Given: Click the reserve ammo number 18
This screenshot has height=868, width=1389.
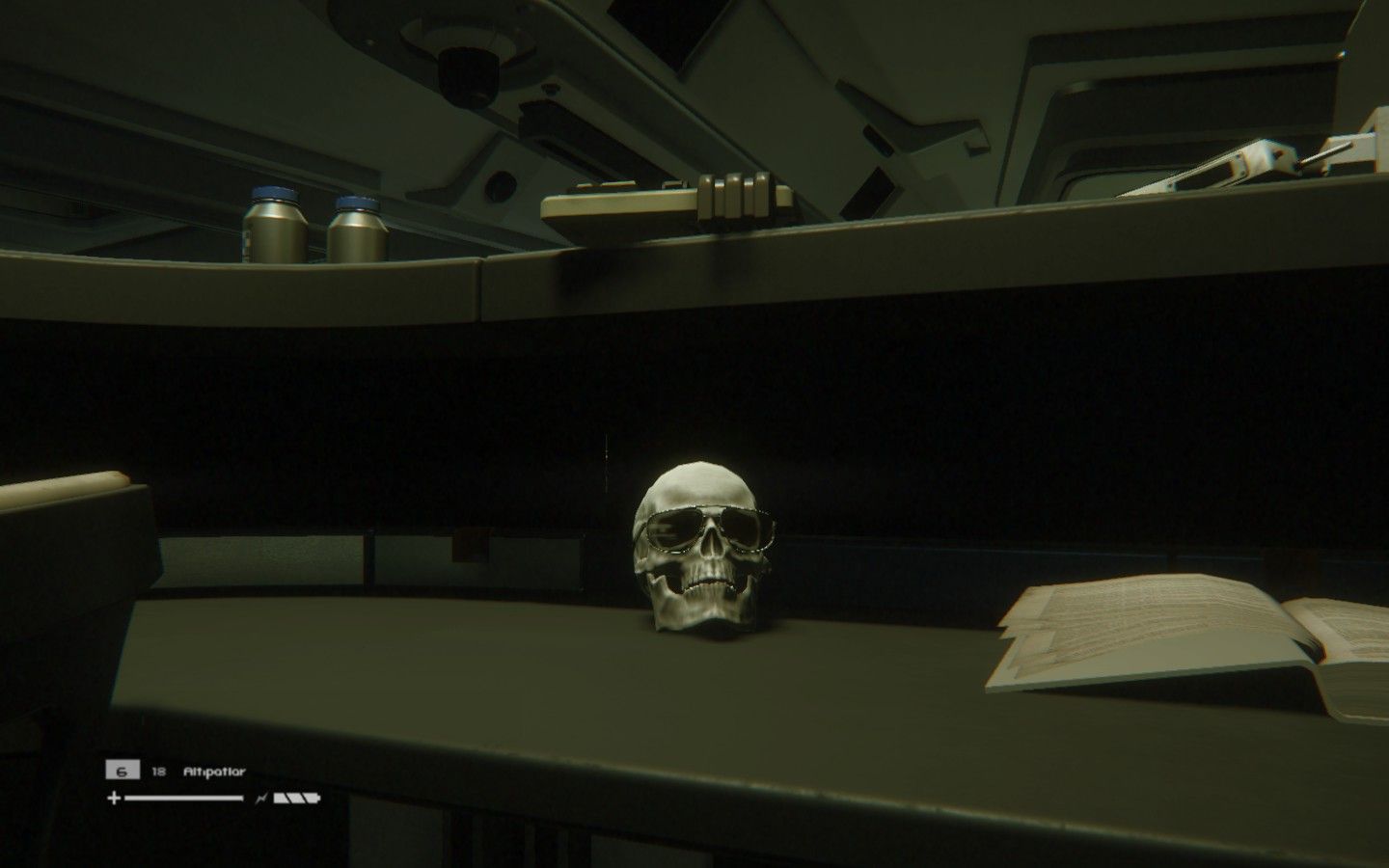Looking at the screenshot, I should pos(158,770).
